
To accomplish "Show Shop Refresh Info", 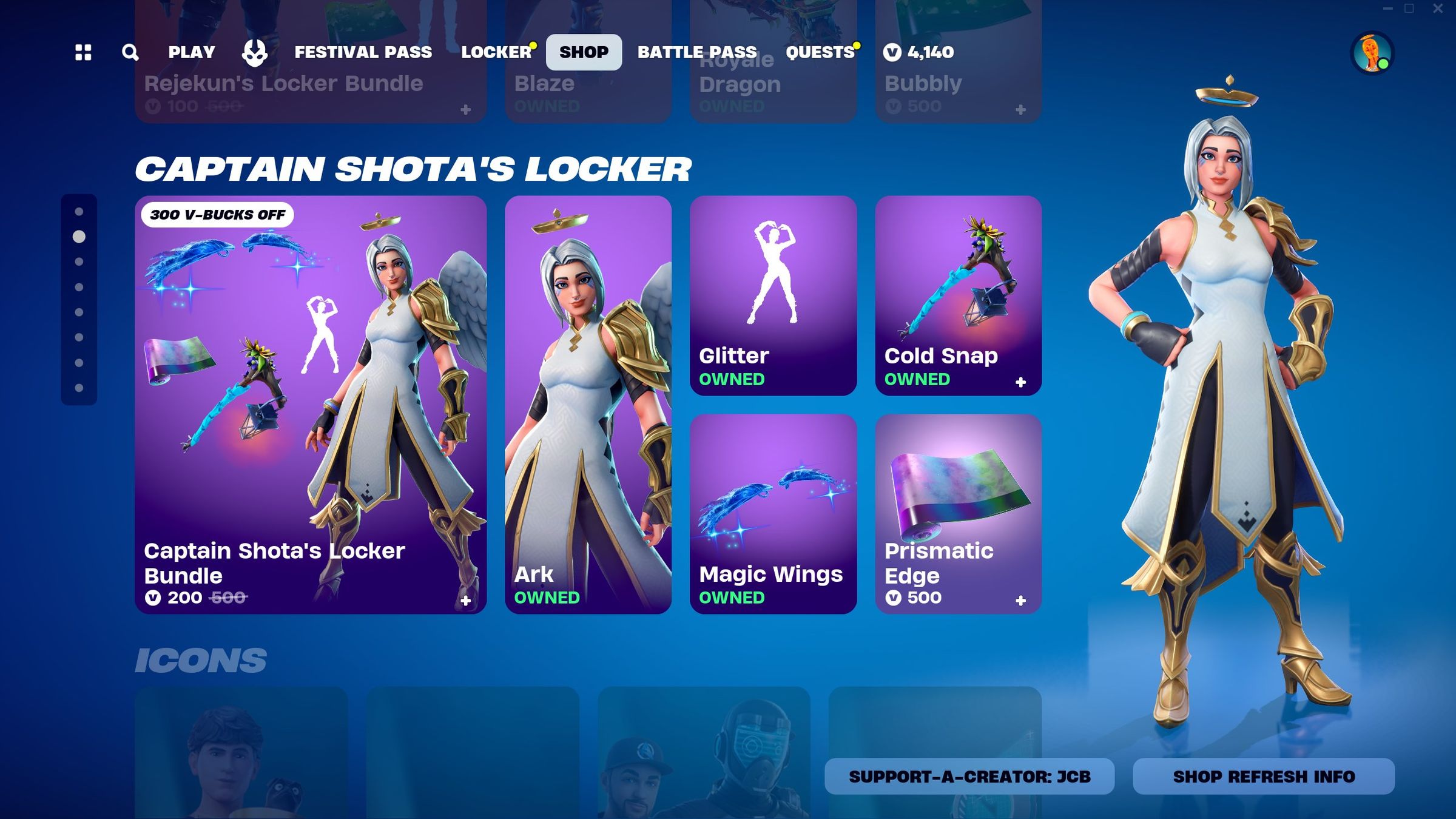I will point(1263,777).
